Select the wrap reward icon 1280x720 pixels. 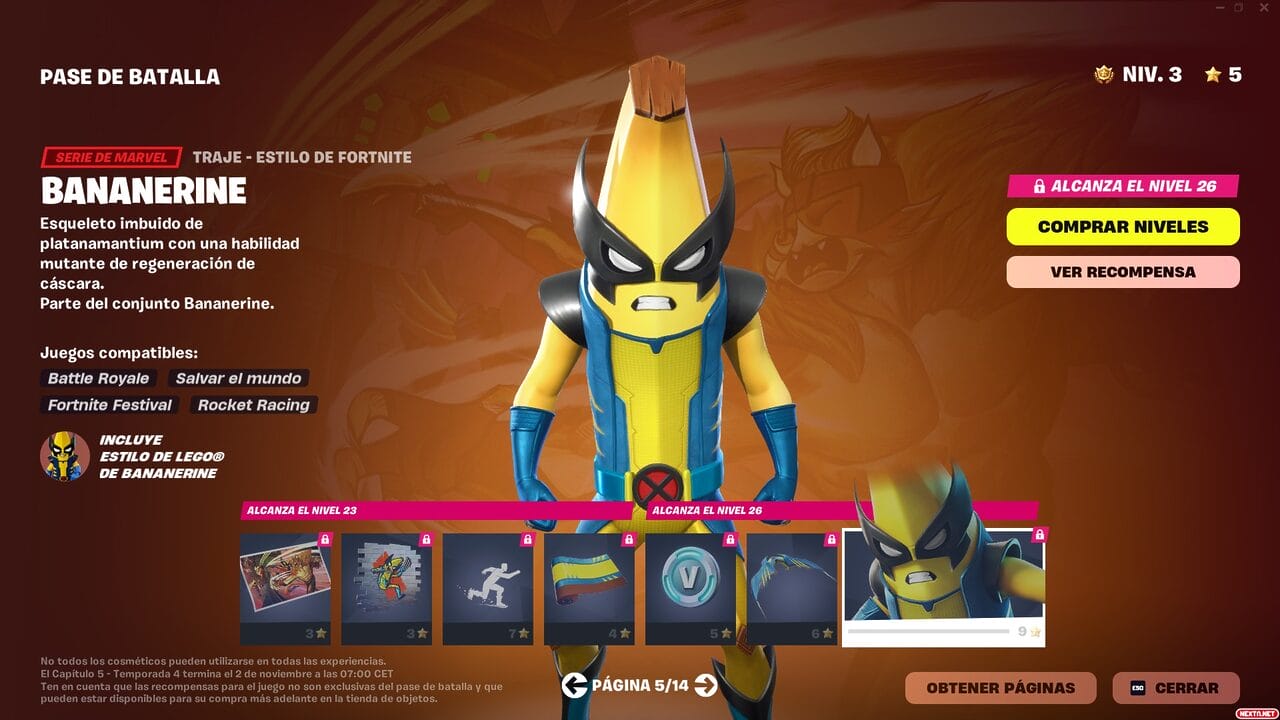(589, 588)
